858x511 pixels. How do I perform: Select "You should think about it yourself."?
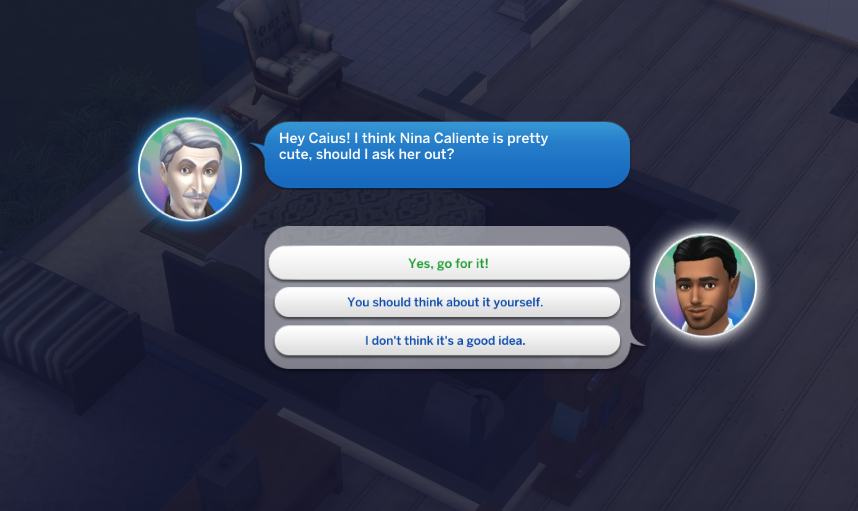coord(446,302)
